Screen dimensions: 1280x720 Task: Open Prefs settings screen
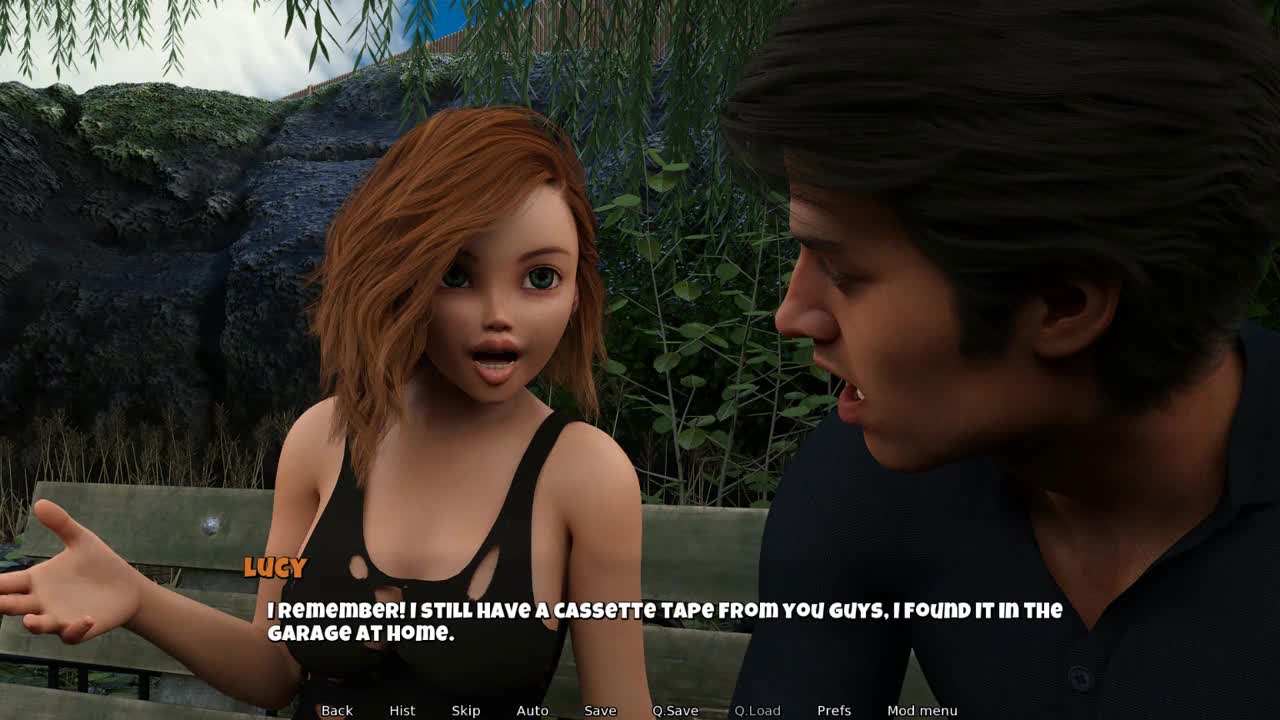(x=834, y=710)
